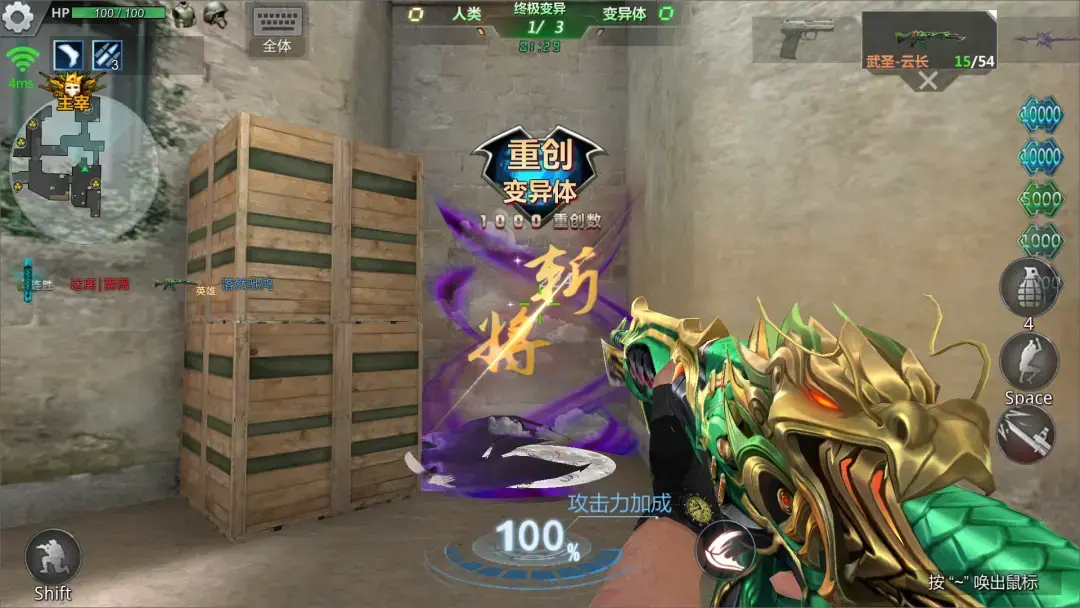
Task: Throw a grenade using the grenade button
Action: (1028, 287)
